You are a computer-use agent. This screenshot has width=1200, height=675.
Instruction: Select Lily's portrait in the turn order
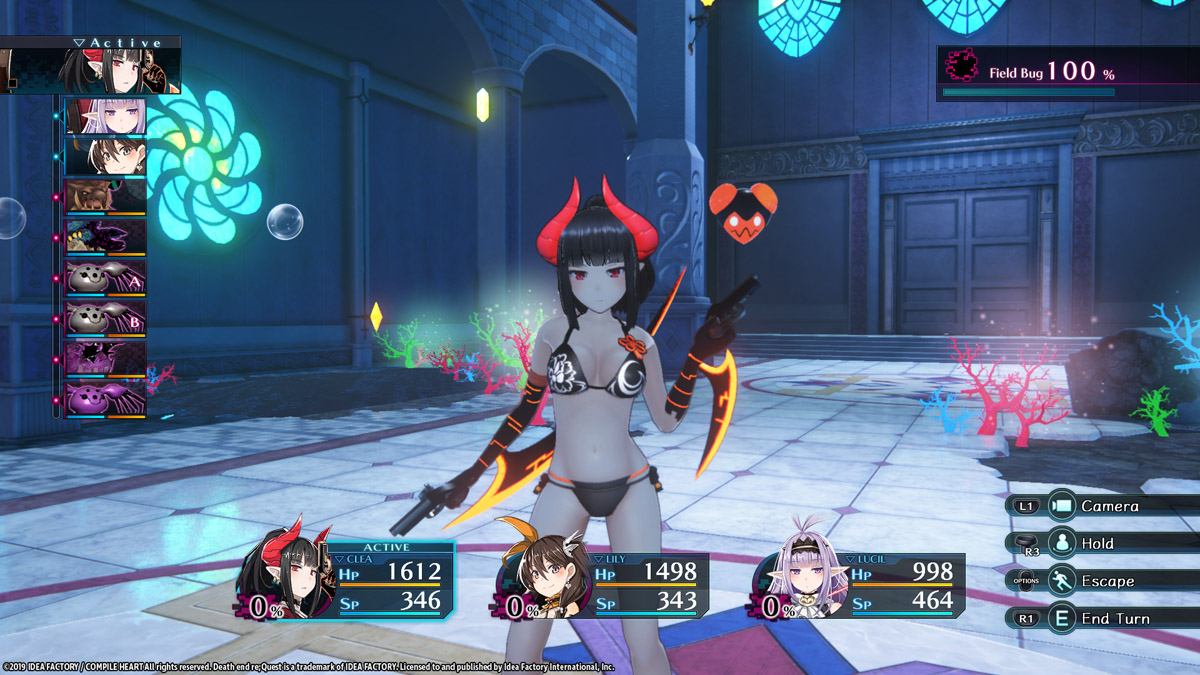click(x=105, y=156)
